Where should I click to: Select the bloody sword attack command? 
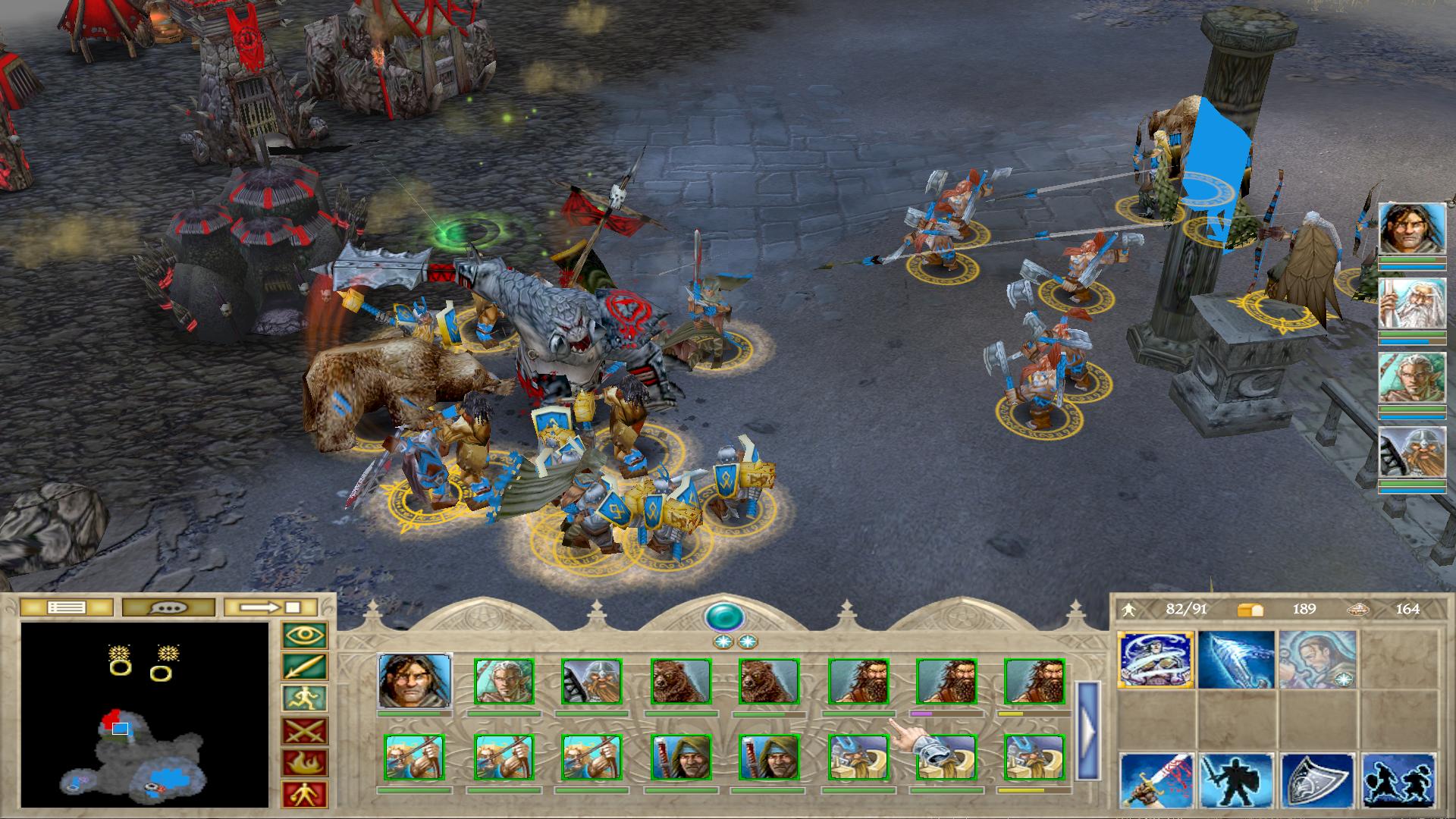pos(1156,780)
